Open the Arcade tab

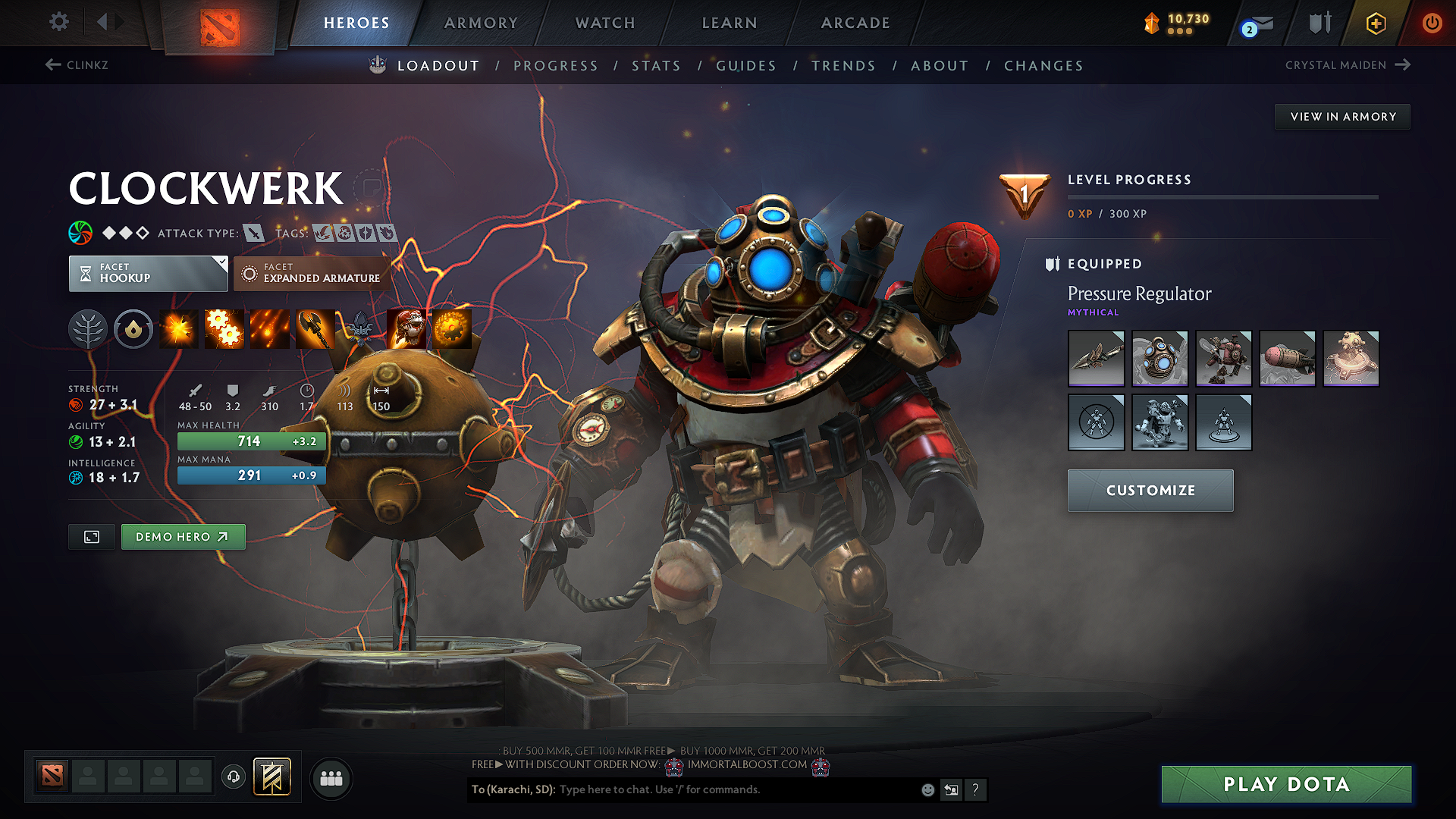[855, 23]
